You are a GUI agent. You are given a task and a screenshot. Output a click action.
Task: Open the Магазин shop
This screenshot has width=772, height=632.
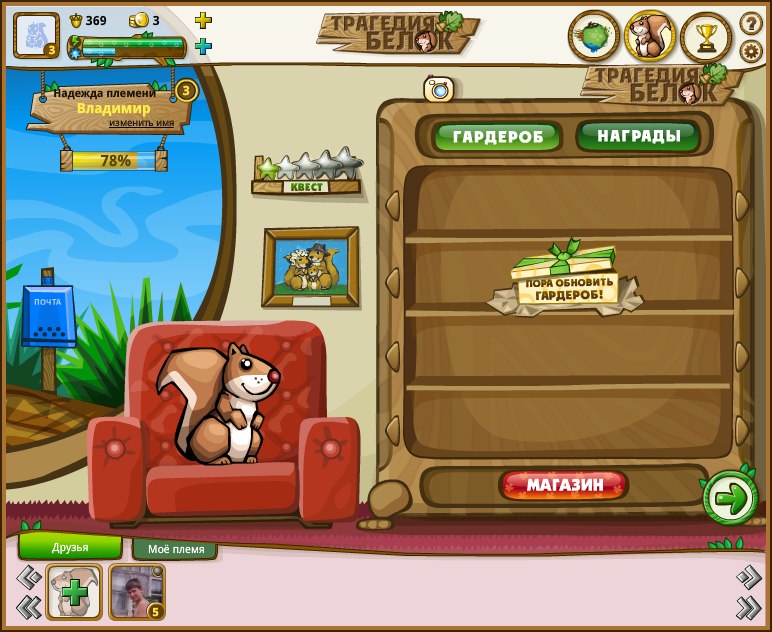[x=565, y=486]
